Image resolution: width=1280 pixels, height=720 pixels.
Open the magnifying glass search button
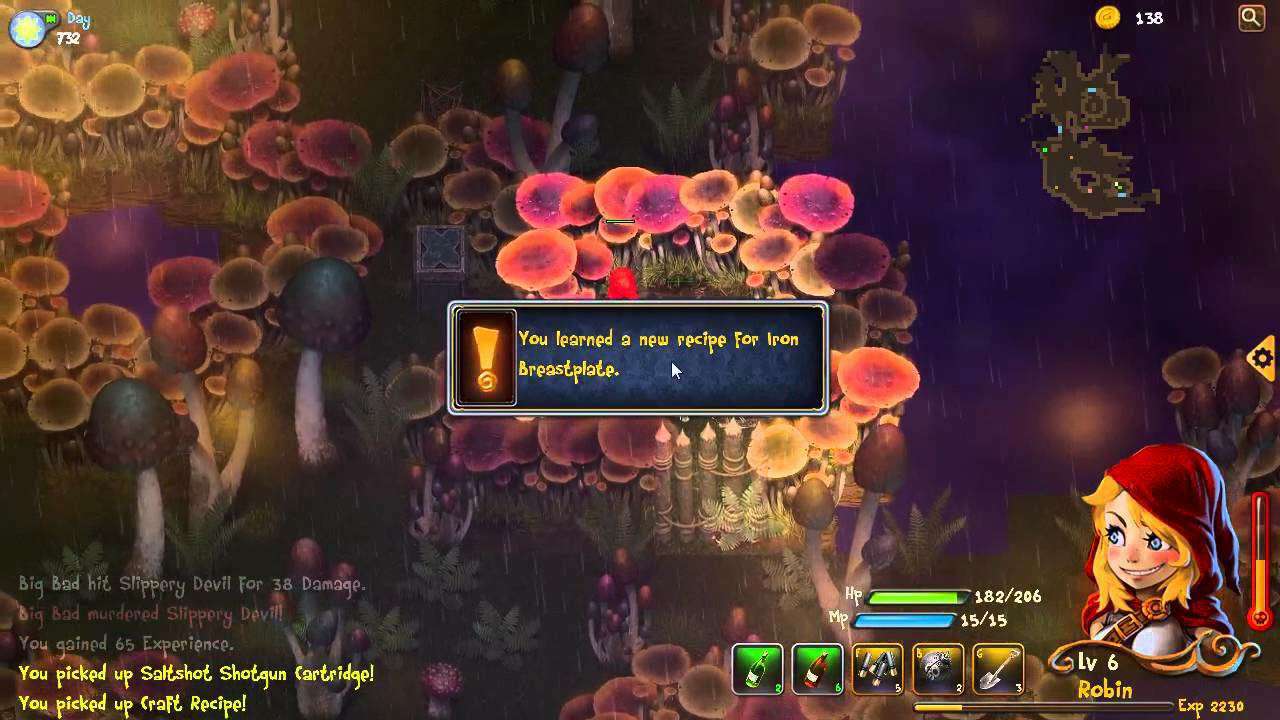click(x=1251, y=17)
